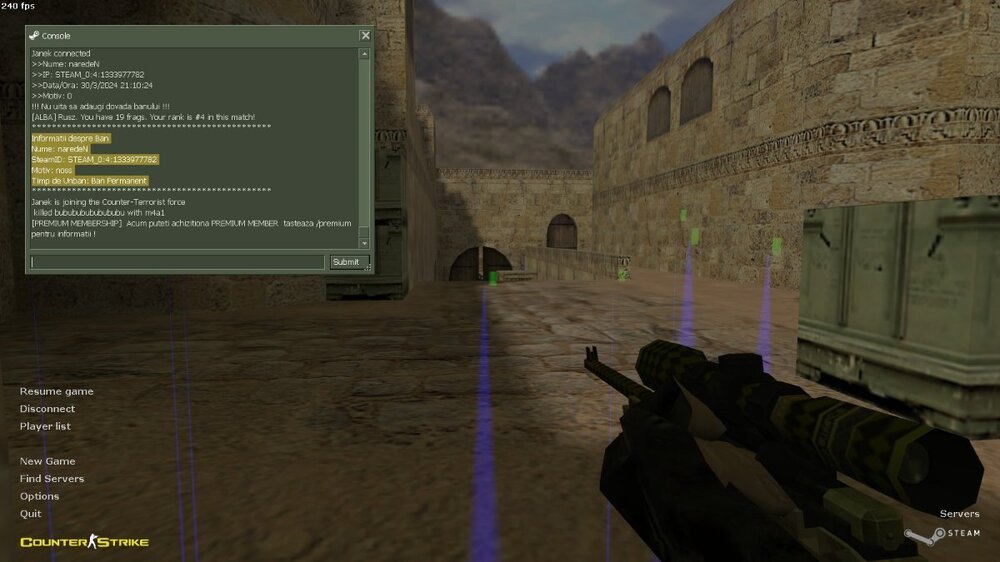1000x562 pixels.
Task: Open Find Servers browser
Action: (x=52, y=479)
